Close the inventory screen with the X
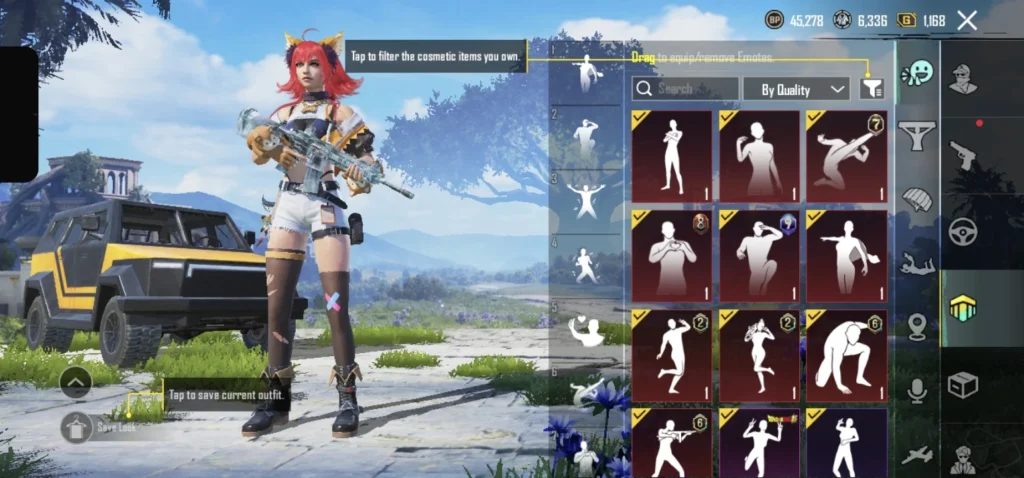This screenshot has height=478, width=1024. pyautogui.click(x=967, y=20)
